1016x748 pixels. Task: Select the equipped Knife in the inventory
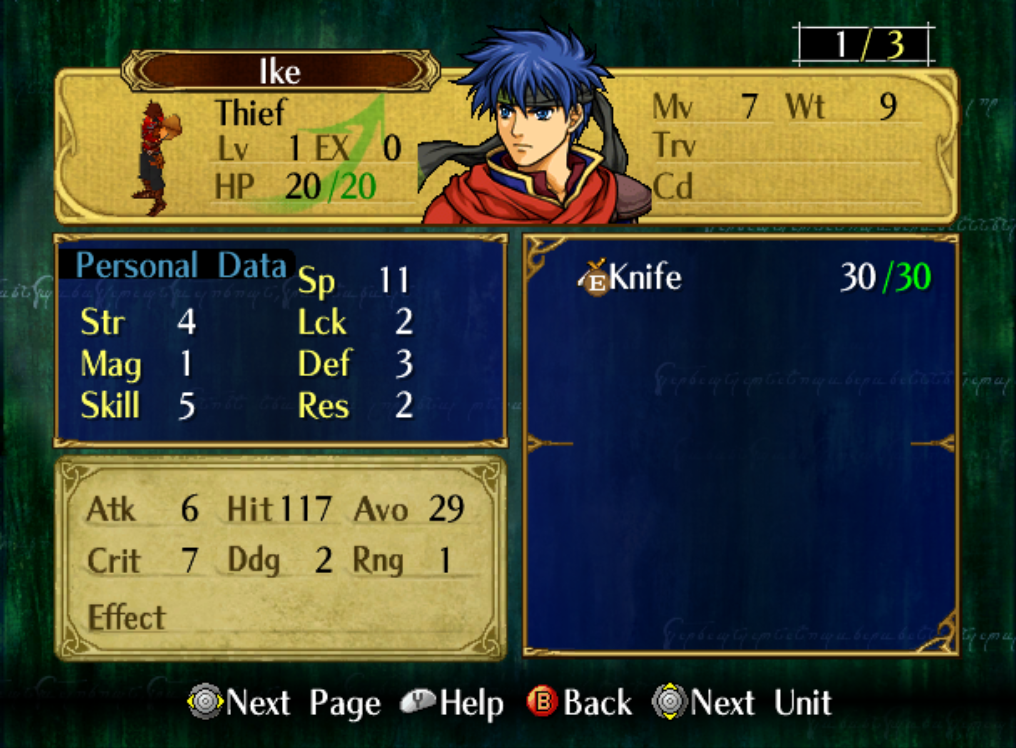coord(645,277)
